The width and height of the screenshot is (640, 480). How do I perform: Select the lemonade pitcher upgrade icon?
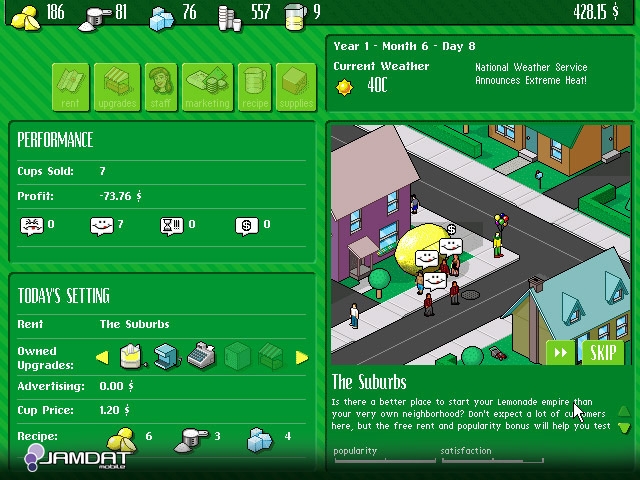tap(132, 355)
